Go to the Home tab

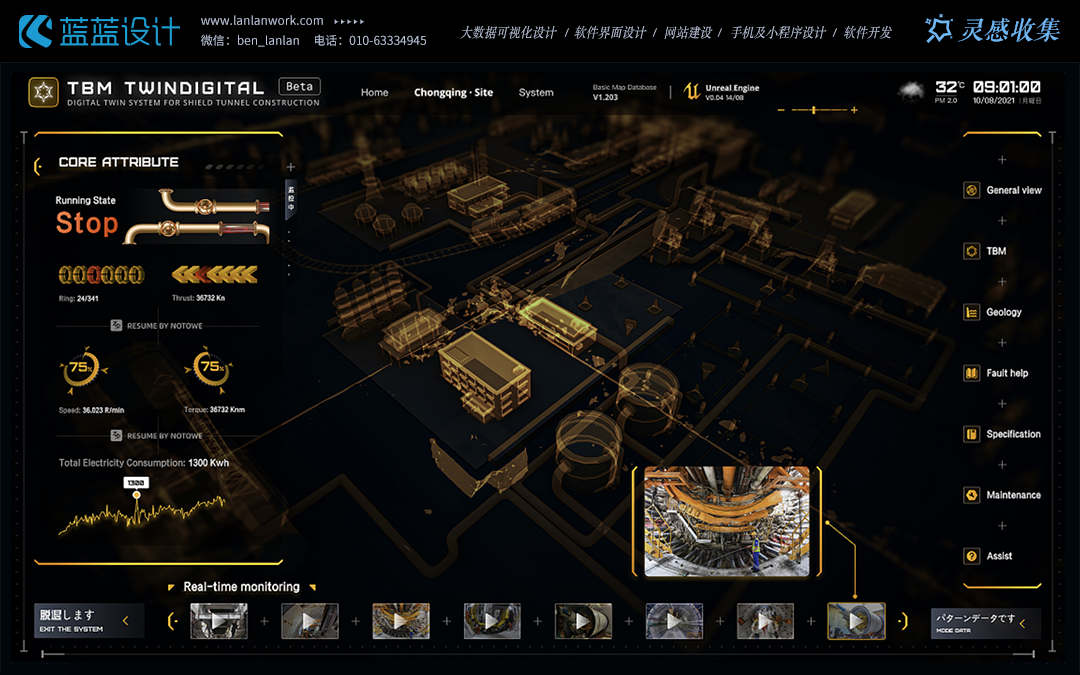(374, 93)
